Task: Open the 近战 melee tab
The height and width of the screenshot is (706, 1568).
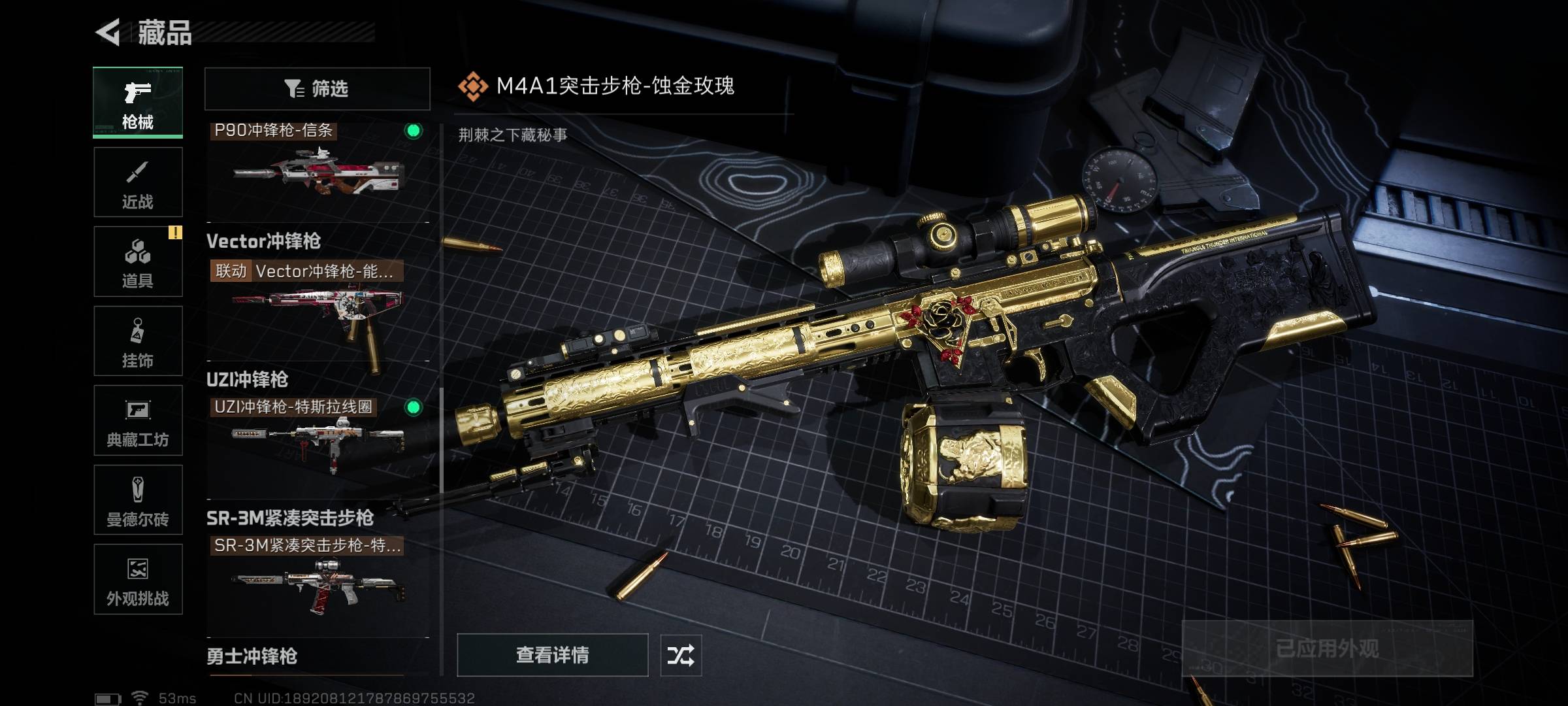Action: click(x=138, y=182)
